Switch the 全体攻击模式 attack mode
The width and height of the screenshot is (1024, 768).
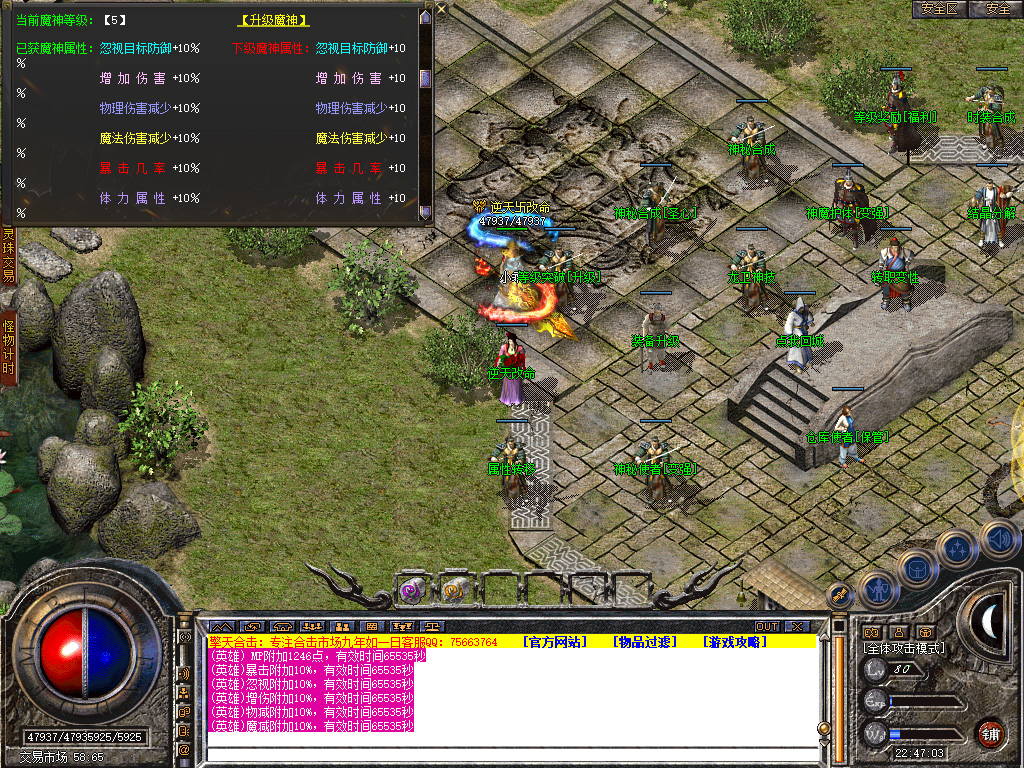[x=902, y=648]
